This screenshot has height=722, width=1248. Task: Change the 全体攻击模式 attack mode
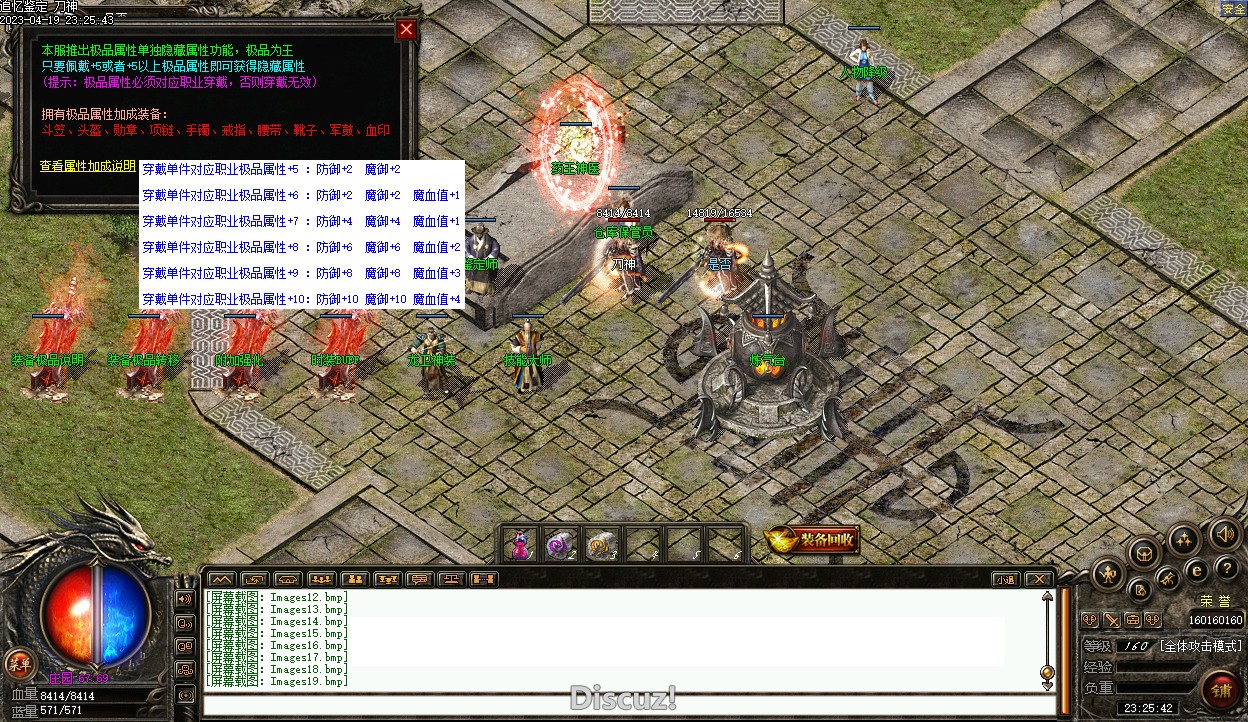pos(1201,646)
